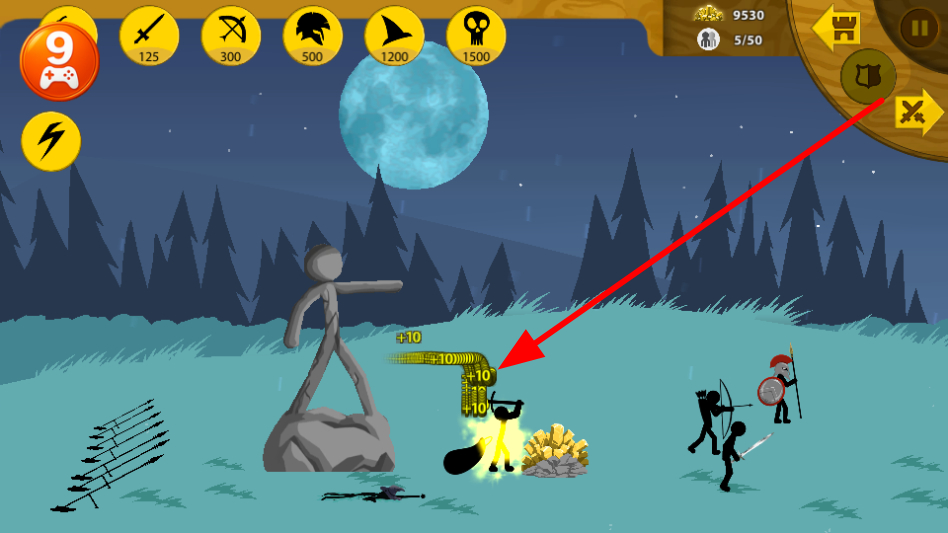
Task: Open the orange 9 gamepad overlay badge
Action: click(x=59, y=61)
